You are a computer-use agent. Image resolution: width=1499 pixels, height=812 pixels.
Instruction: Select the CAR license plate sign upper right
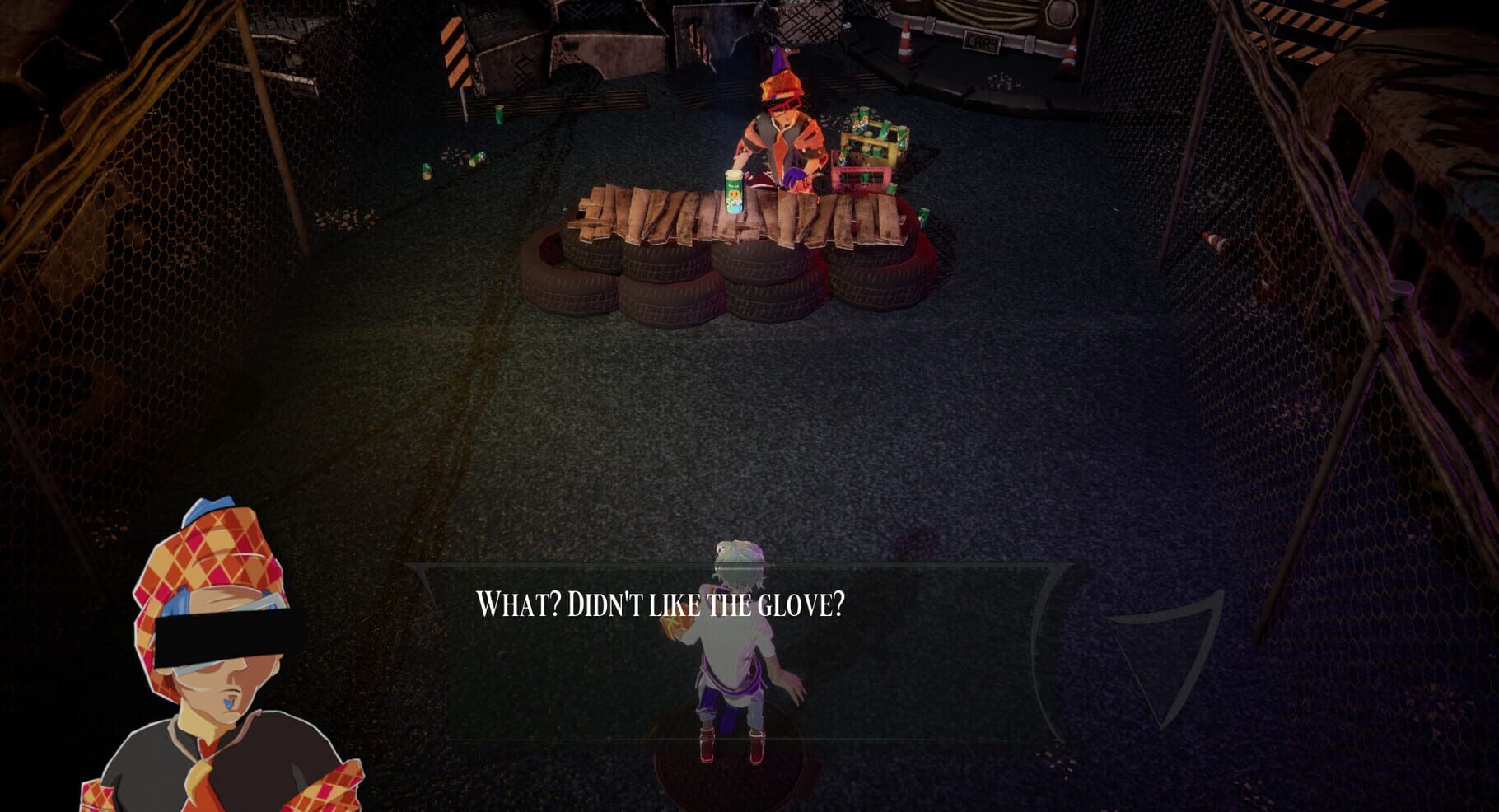click(983, 43)
